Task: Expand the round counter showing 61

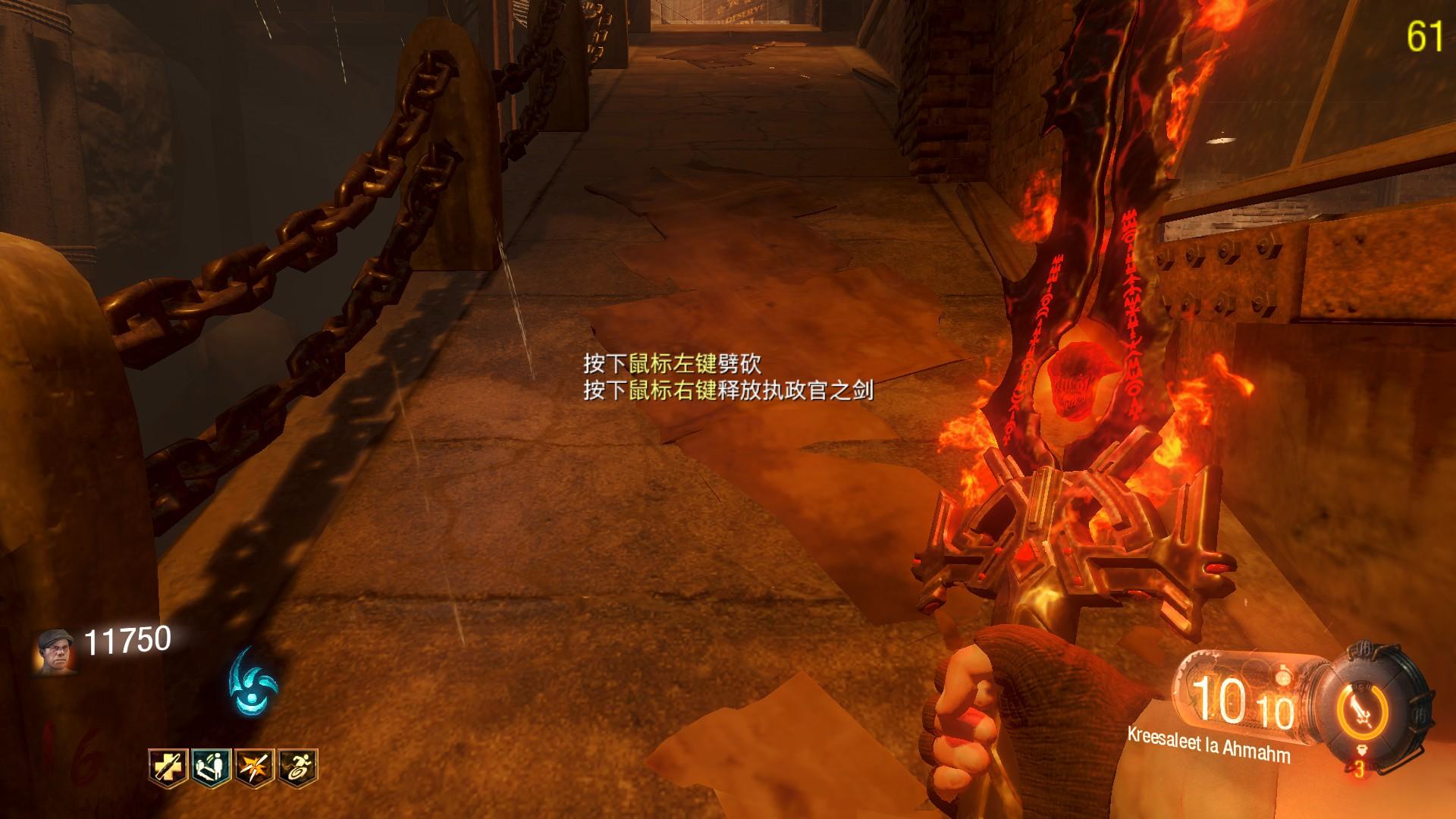Action: (x=1425, y=33)
